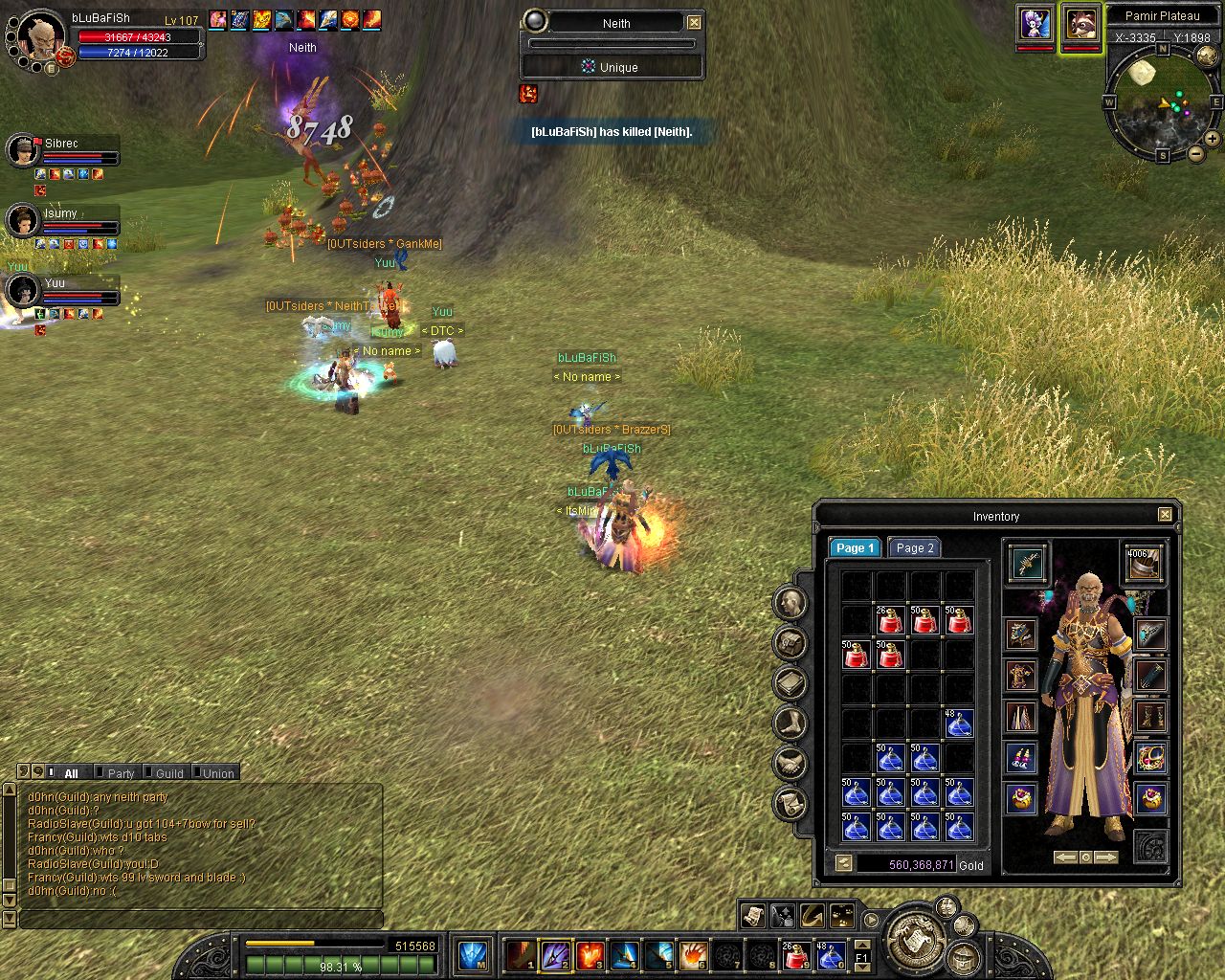Close the Inventory window
The height and width of the screenshot is (980, 1225).
click(1165, 515)
